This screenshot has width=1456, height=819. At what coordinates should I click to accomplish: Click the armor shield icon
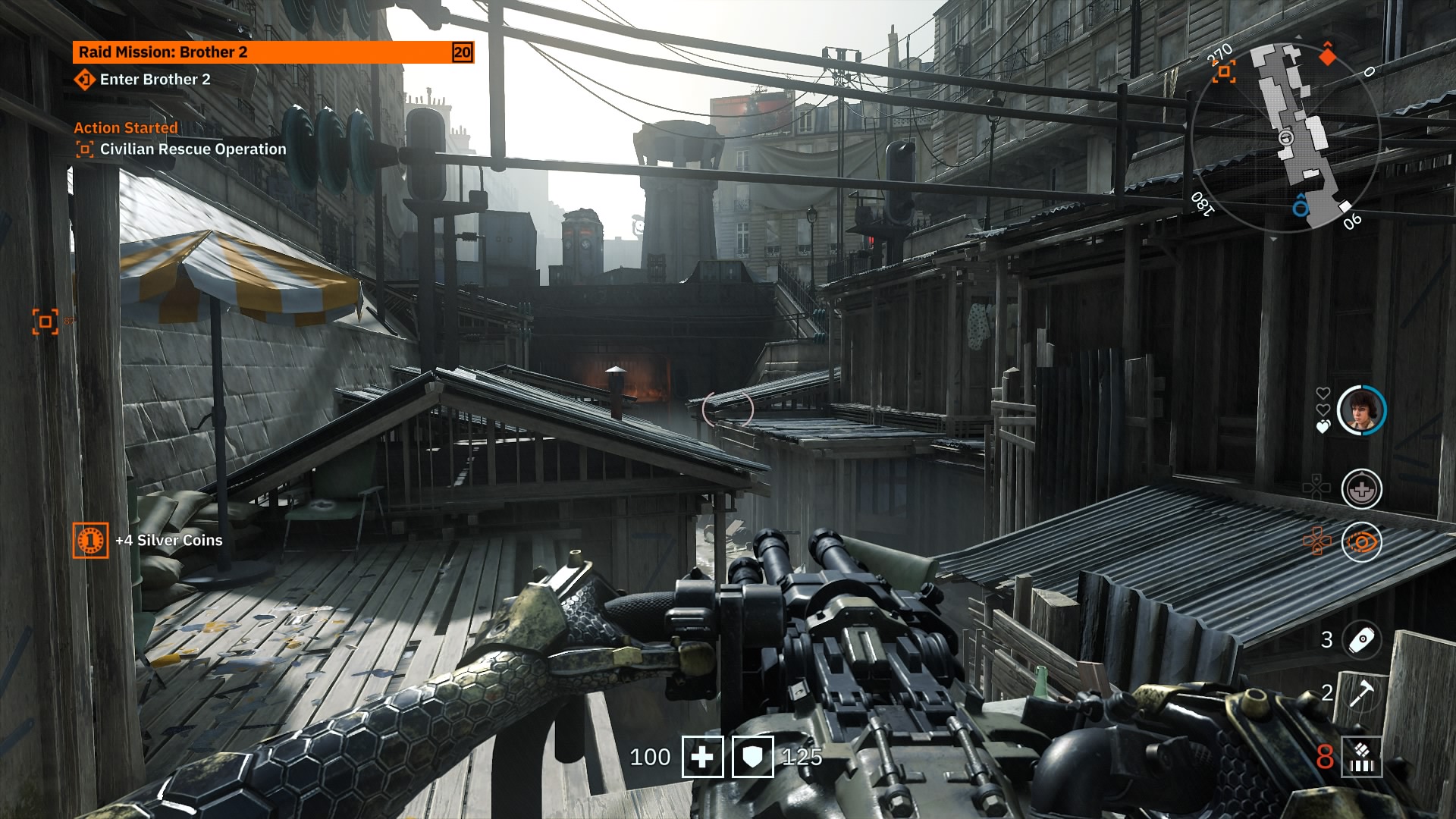(752, 757)
